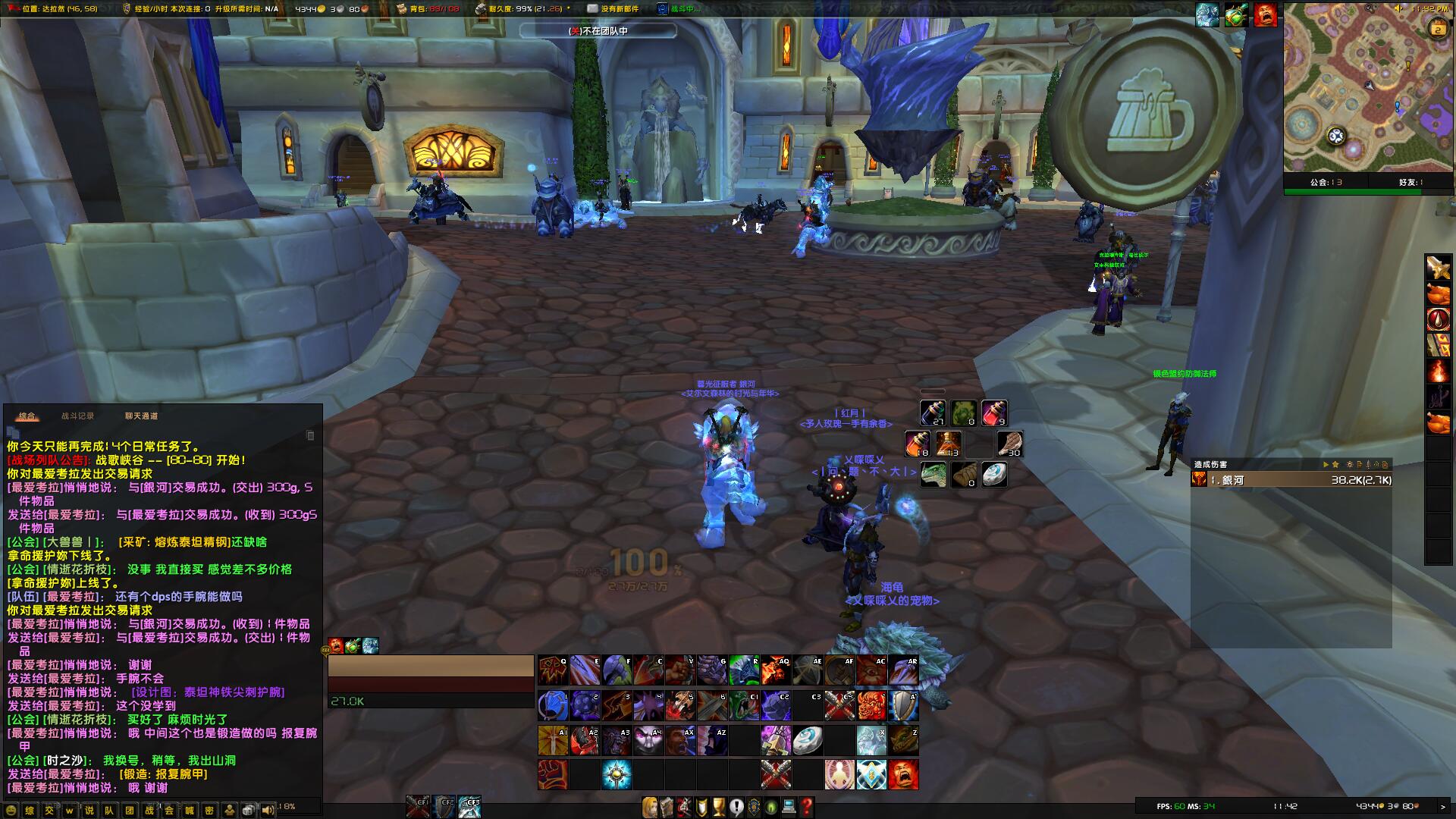Open the red question mark help button
Image resolution: width=1456 pixels, height=819 pixels.
(x=807, y=807)
